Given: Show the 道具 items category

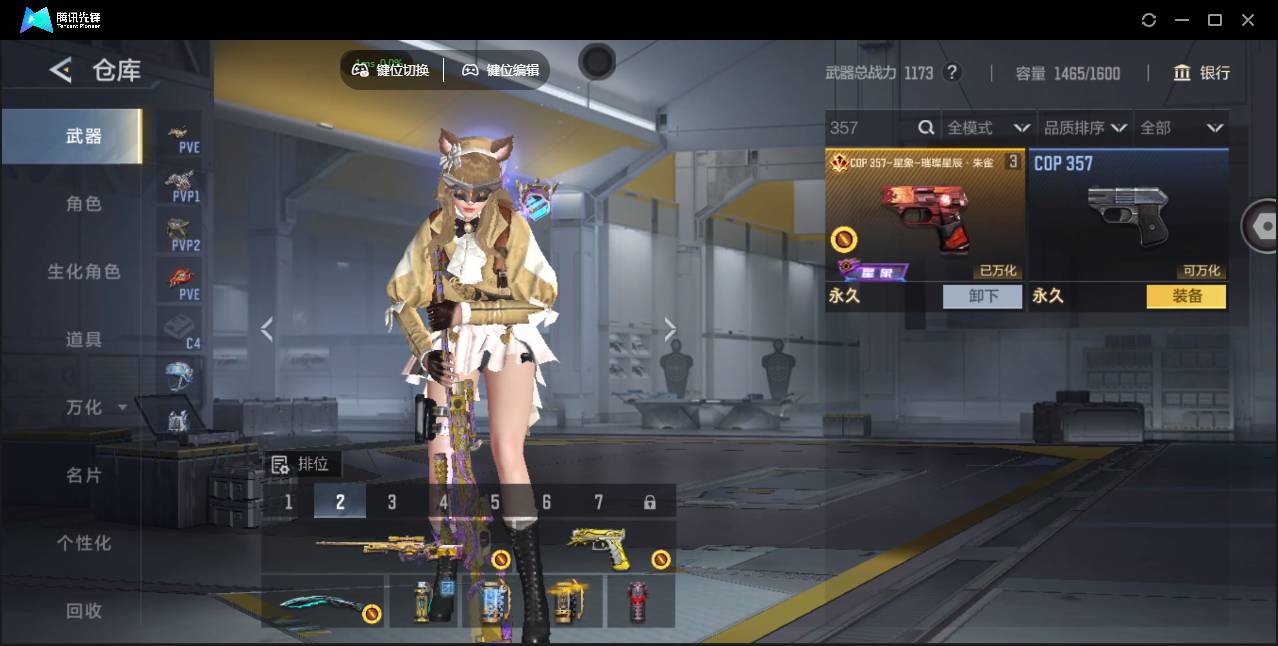Looking at the screenshot, I should coord(84,340).
